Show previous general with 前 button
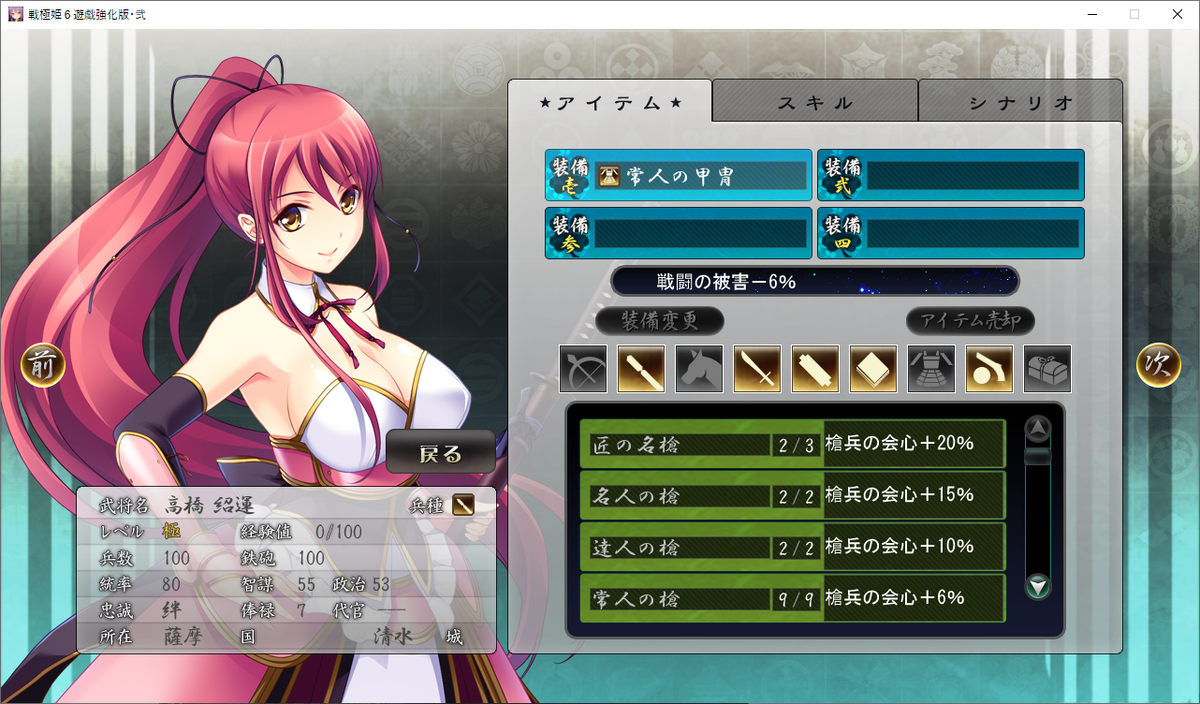This screenshot has height=704, width=1200. point(43,366)
